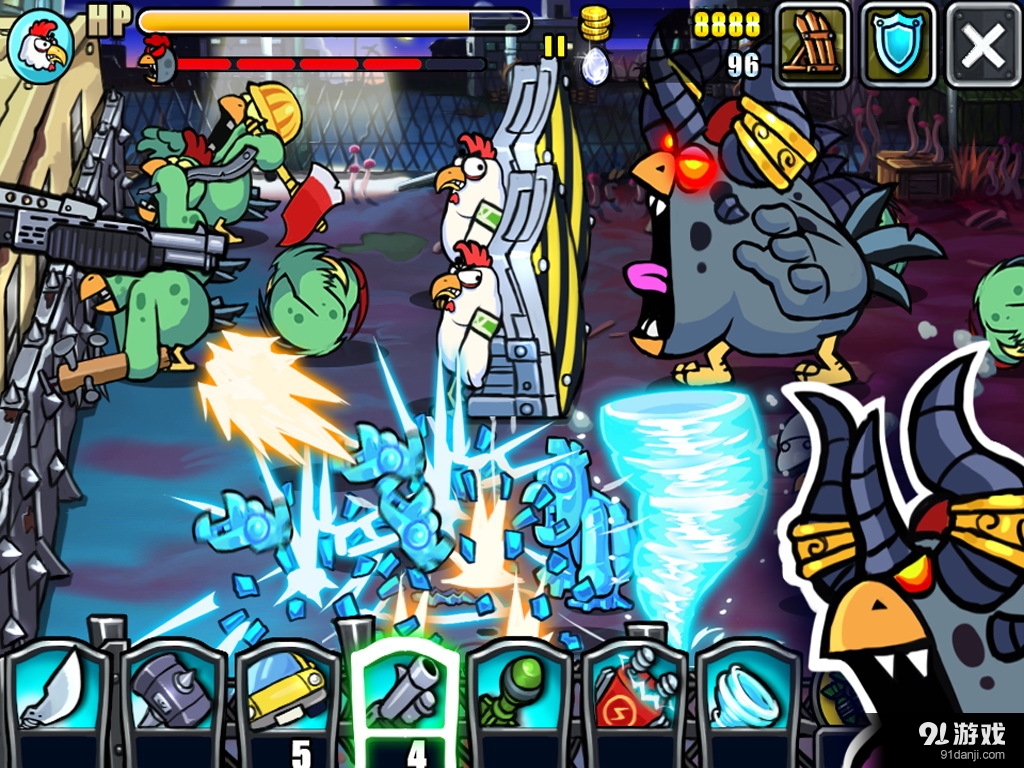Pause the game with the pause icon
This screenshot has width=1024, height=768.
tap(554, 46)
